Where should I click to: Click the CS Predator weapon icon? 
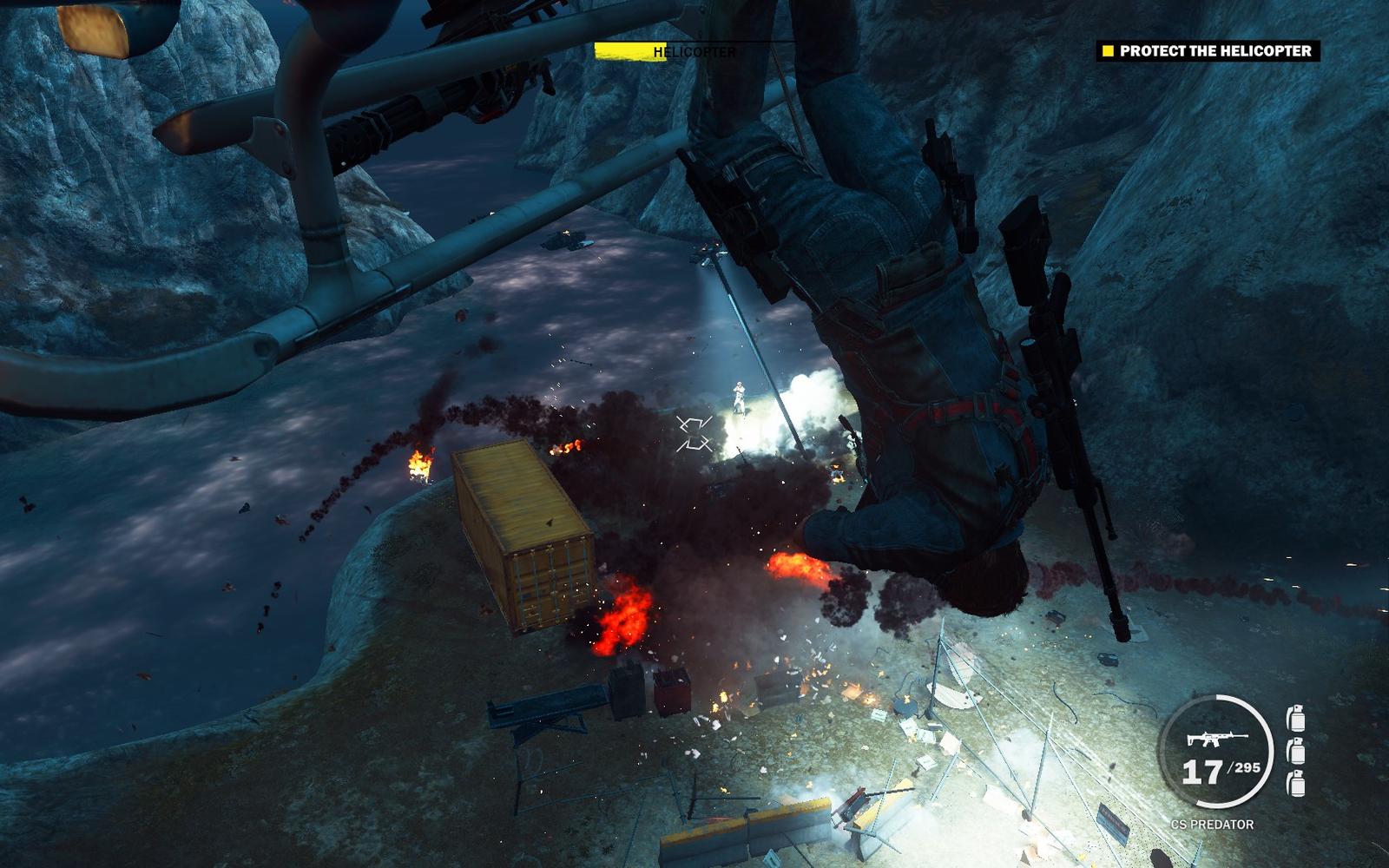1216,739
